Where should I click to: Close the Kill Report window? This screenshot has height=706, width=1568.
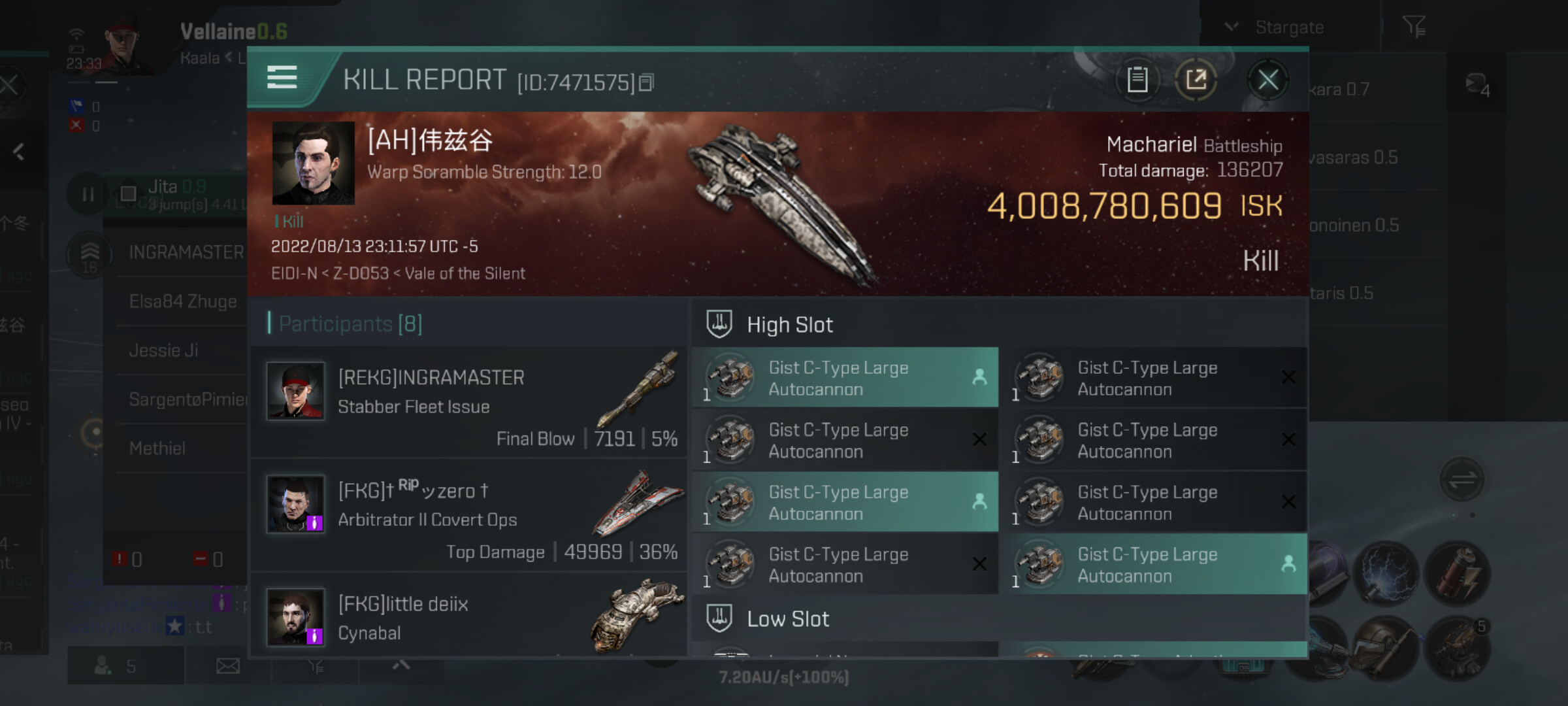1267,80
